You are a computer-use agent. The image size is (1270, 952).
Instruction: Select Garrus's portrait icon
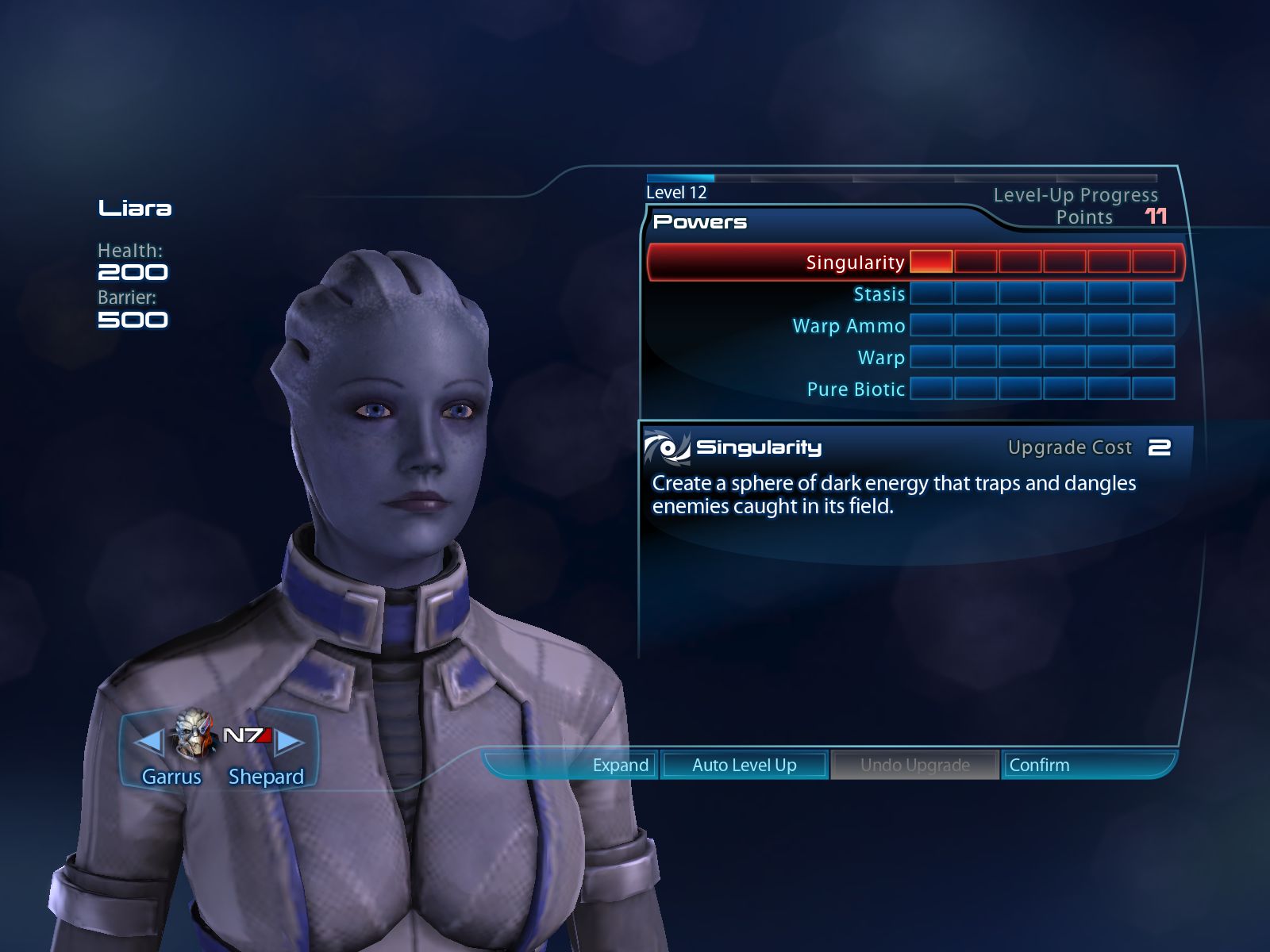(194, 734)
